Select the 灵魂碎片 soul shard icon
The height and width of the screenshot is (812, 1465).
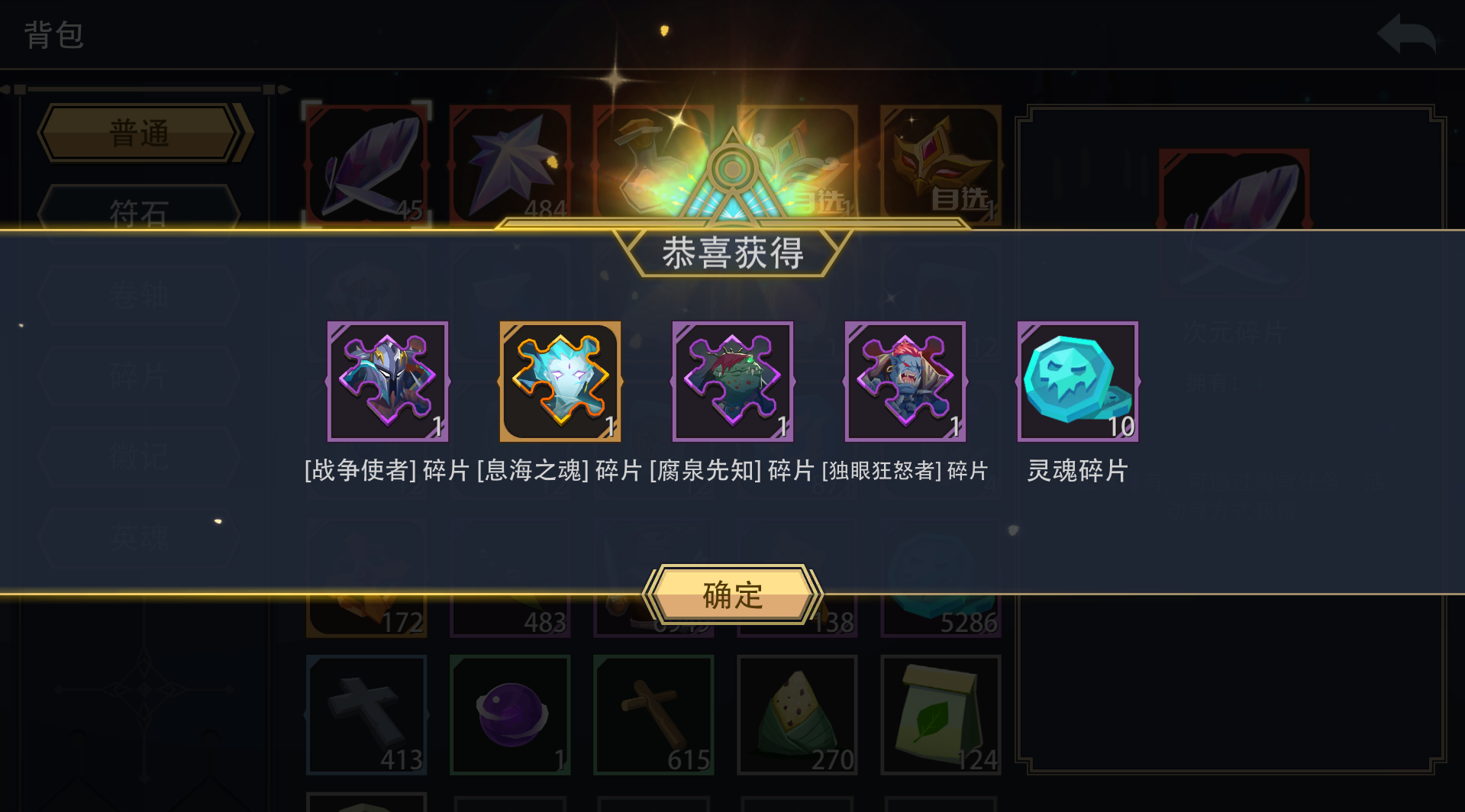coord(1077,380)
